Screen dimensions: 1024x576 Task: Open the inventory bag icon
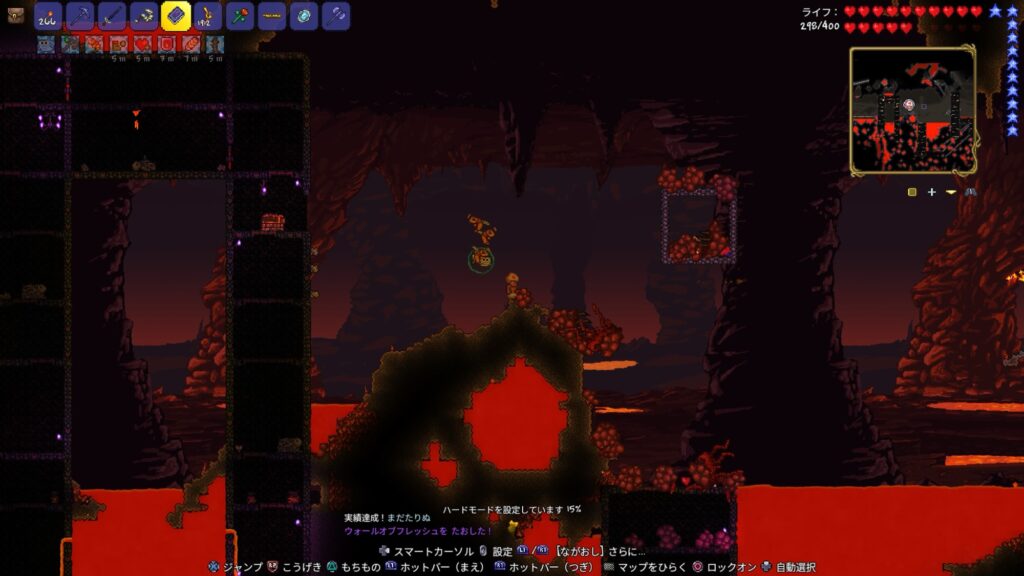pyautogui.click(x=16, y=16)
